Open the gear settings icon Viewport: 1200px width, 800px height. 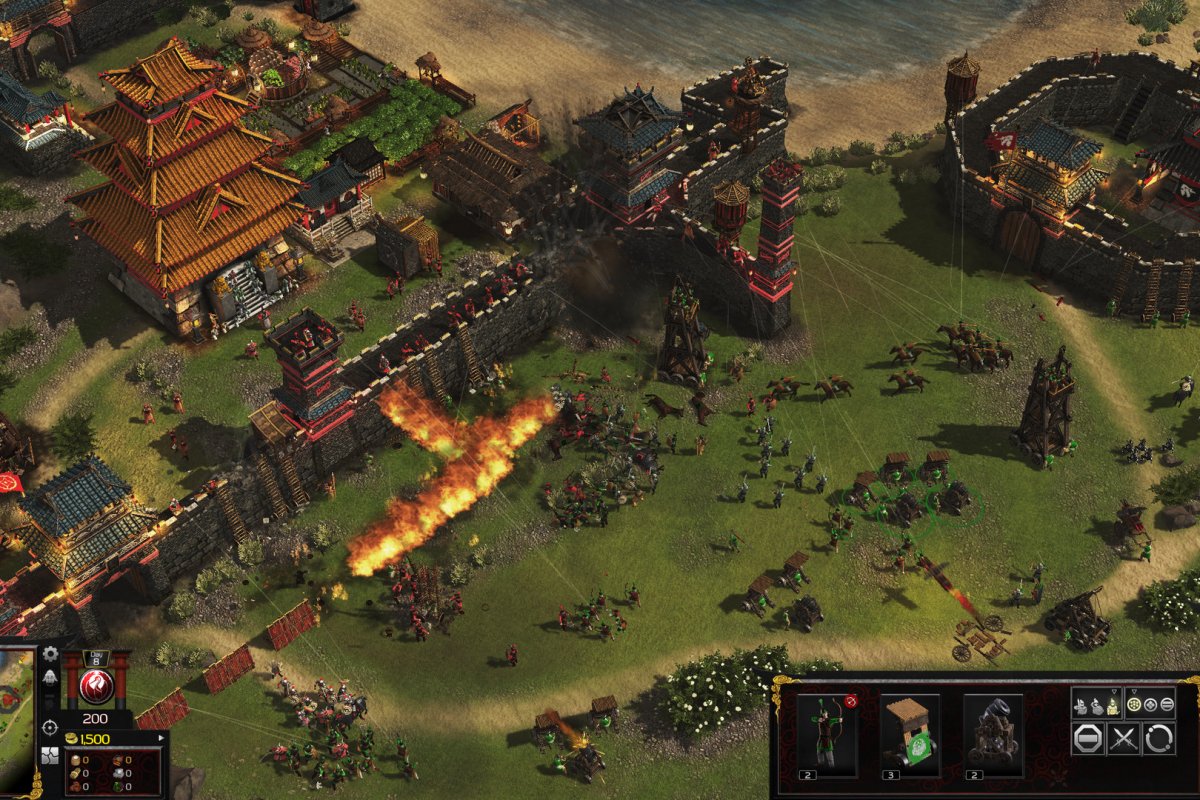point(51,655)
